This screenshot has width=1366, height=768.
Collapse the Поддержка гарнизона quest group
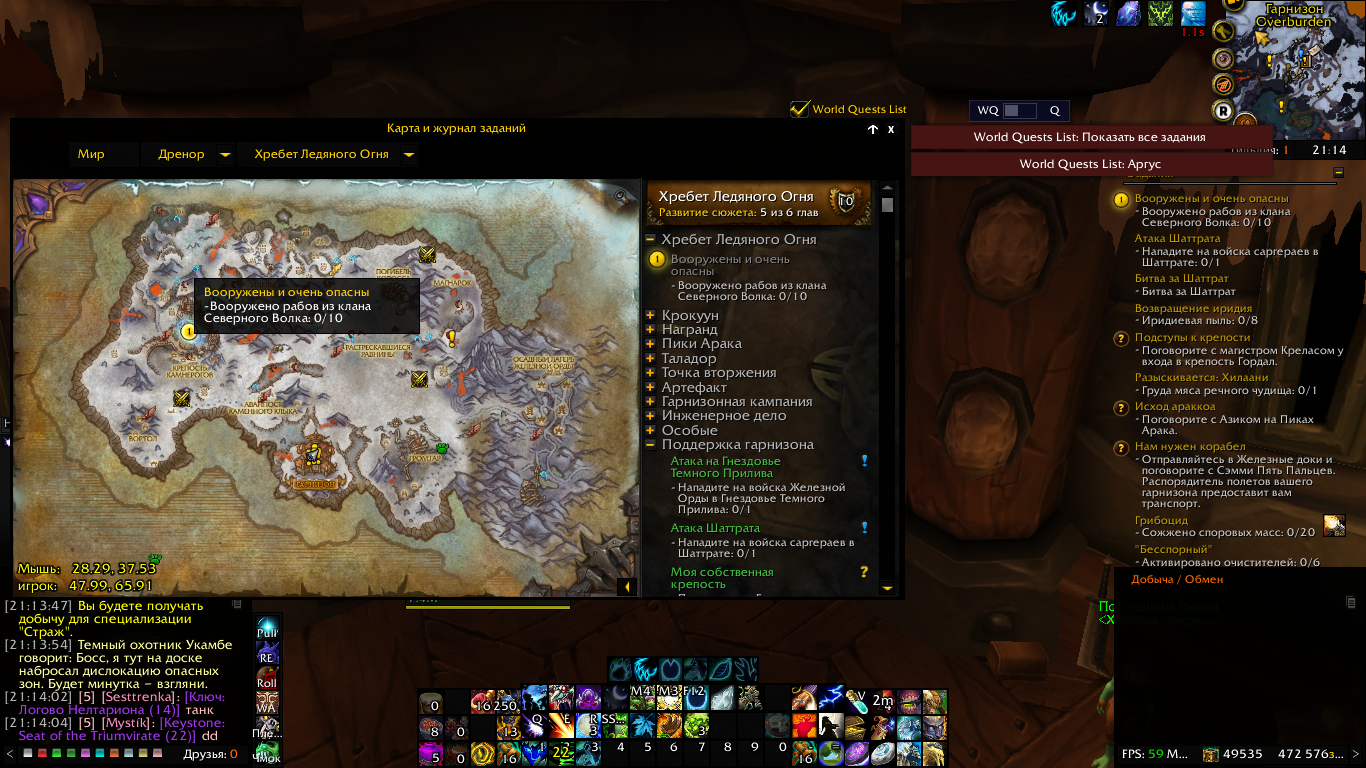[650, 445]
